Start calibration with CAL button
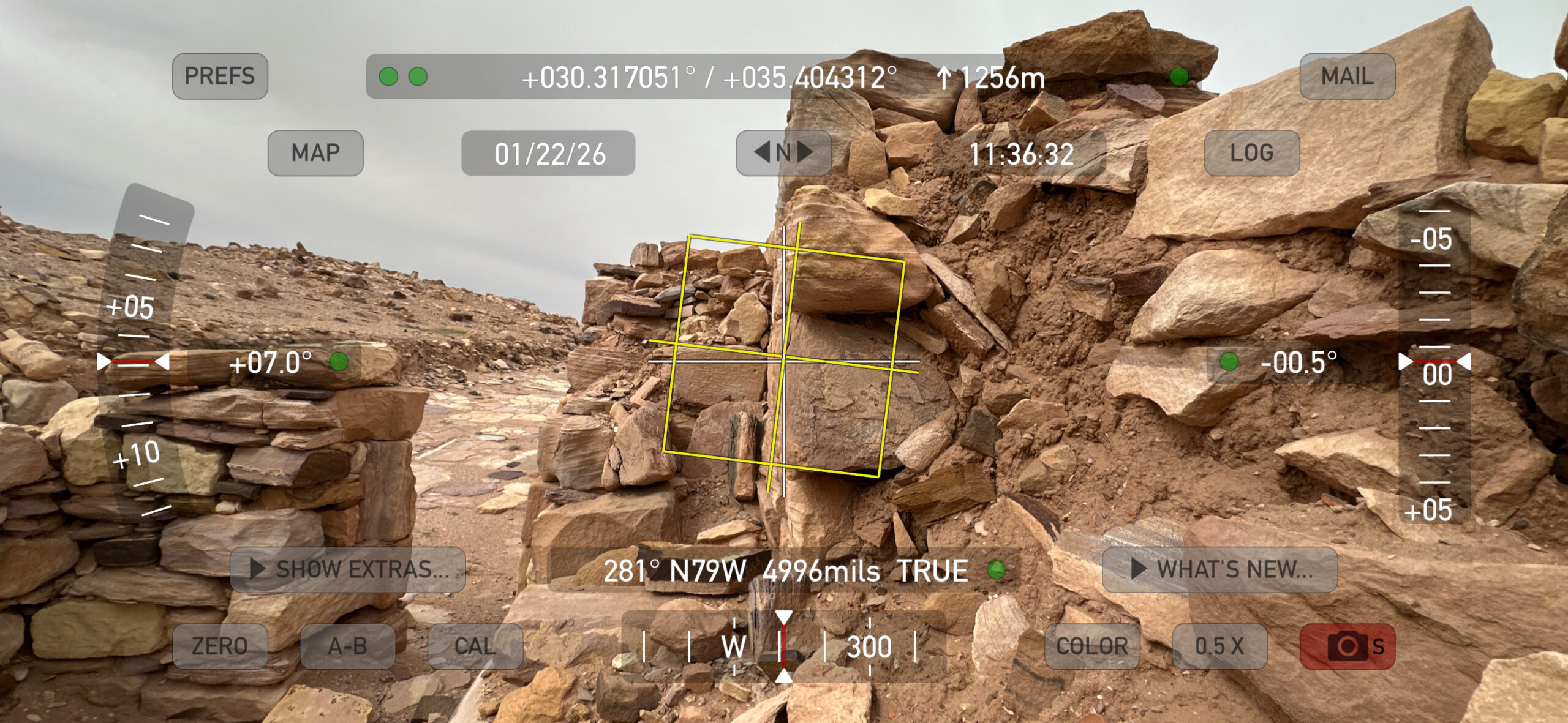 pos(475,646)
